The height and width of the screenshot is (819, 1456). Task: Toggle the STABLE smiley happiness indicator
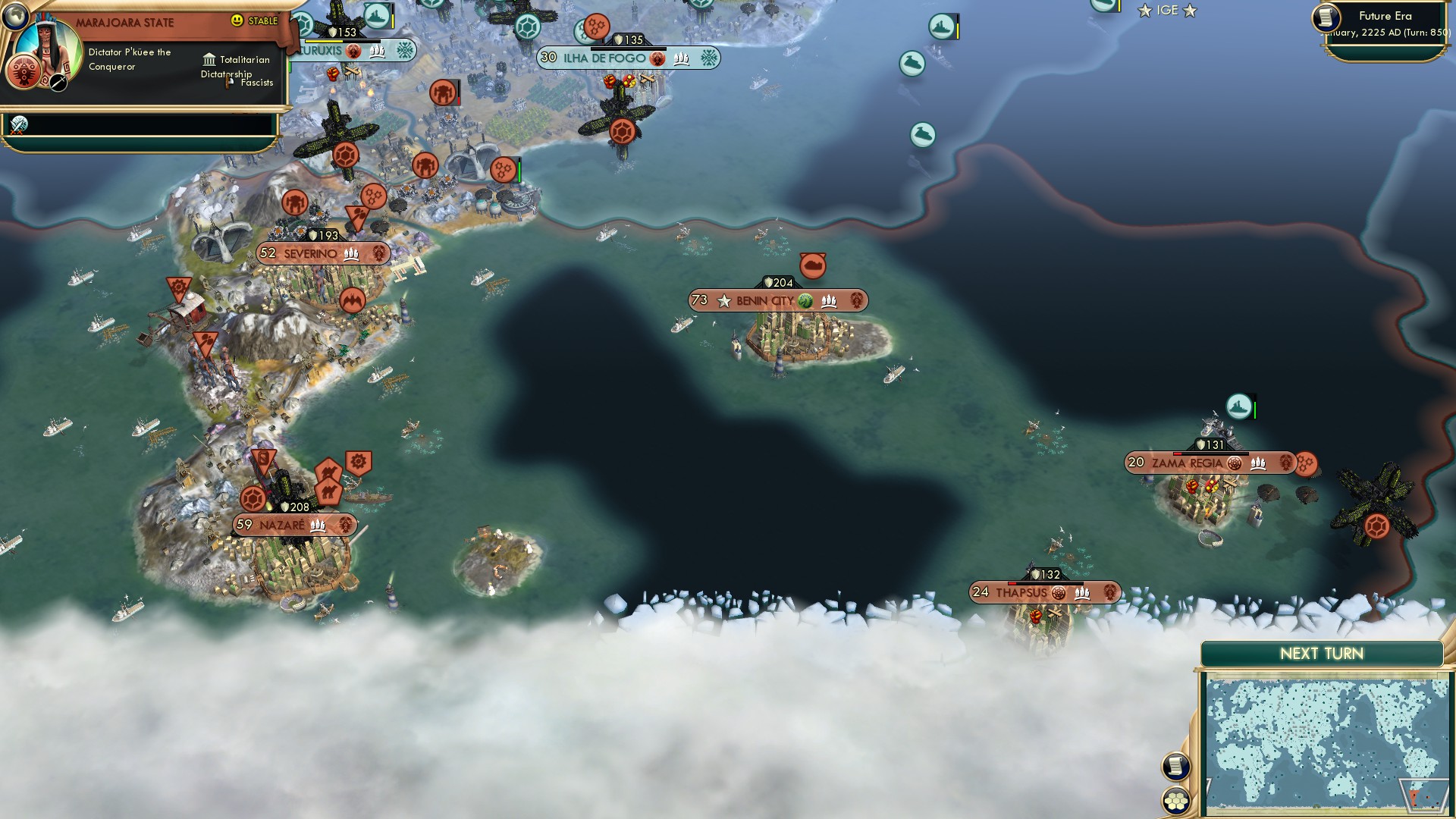click(237, 21)
